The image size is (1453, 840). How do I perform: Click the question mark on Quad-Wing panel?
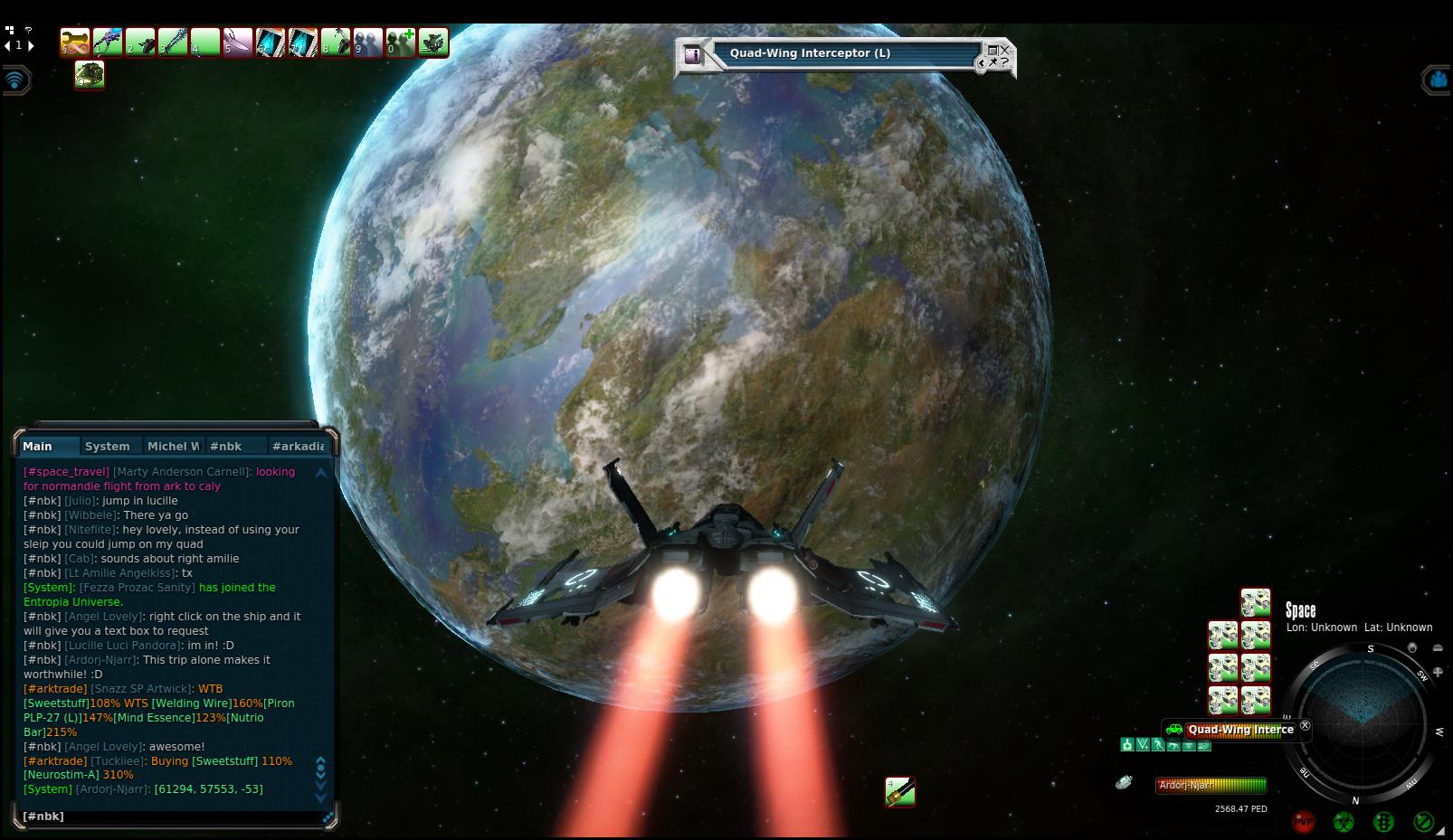pos(1004,62)
